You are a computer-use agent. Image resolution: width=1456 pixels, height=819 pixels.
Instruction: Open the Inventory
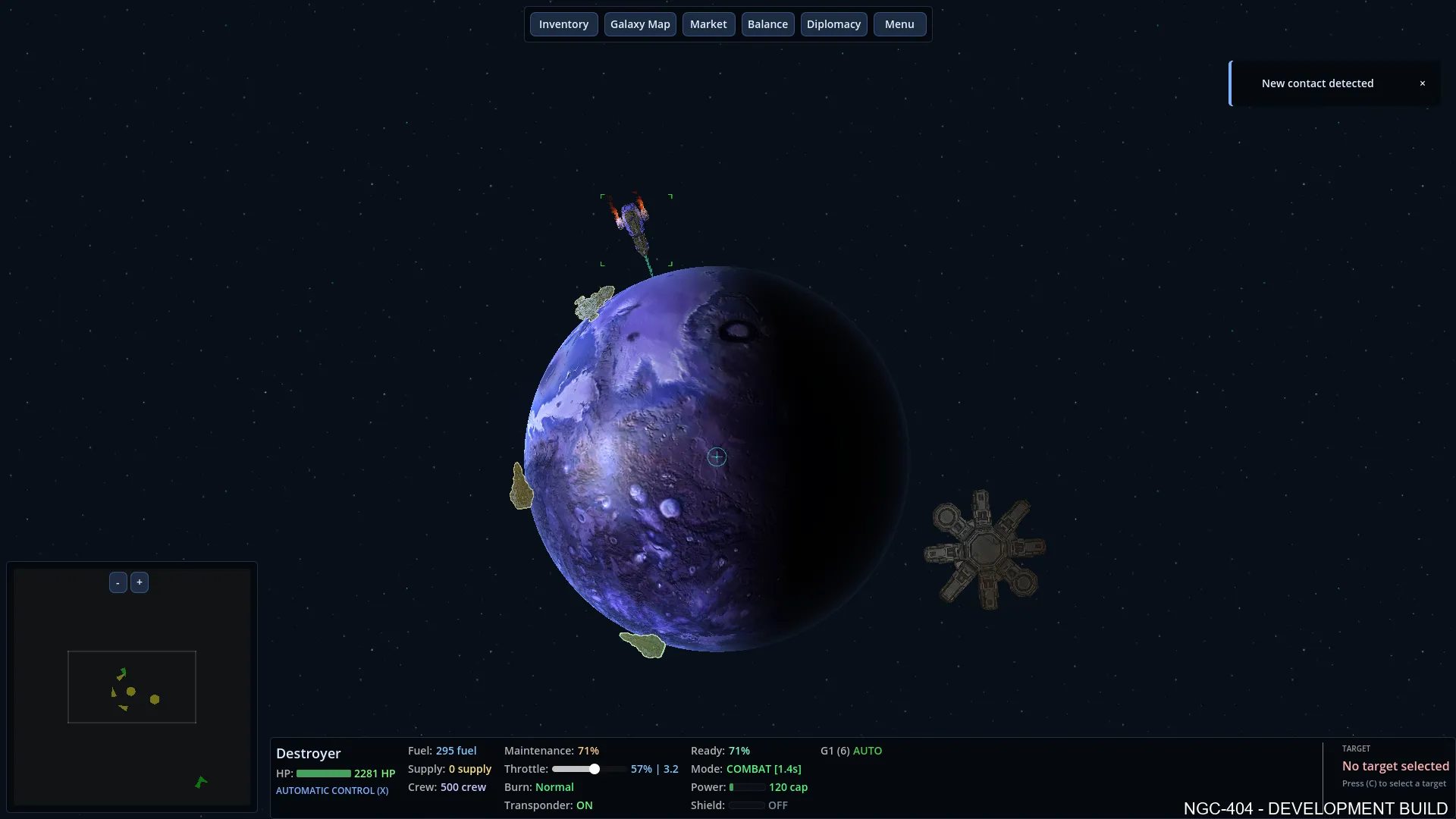(563, 24)
